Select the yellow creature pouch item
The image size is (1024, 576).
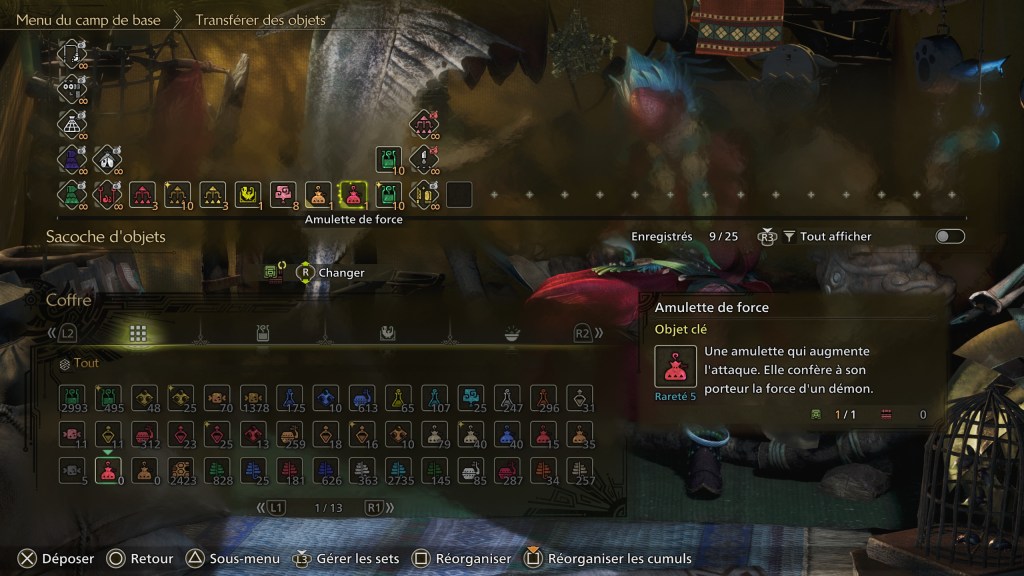(x=248, y=194)
